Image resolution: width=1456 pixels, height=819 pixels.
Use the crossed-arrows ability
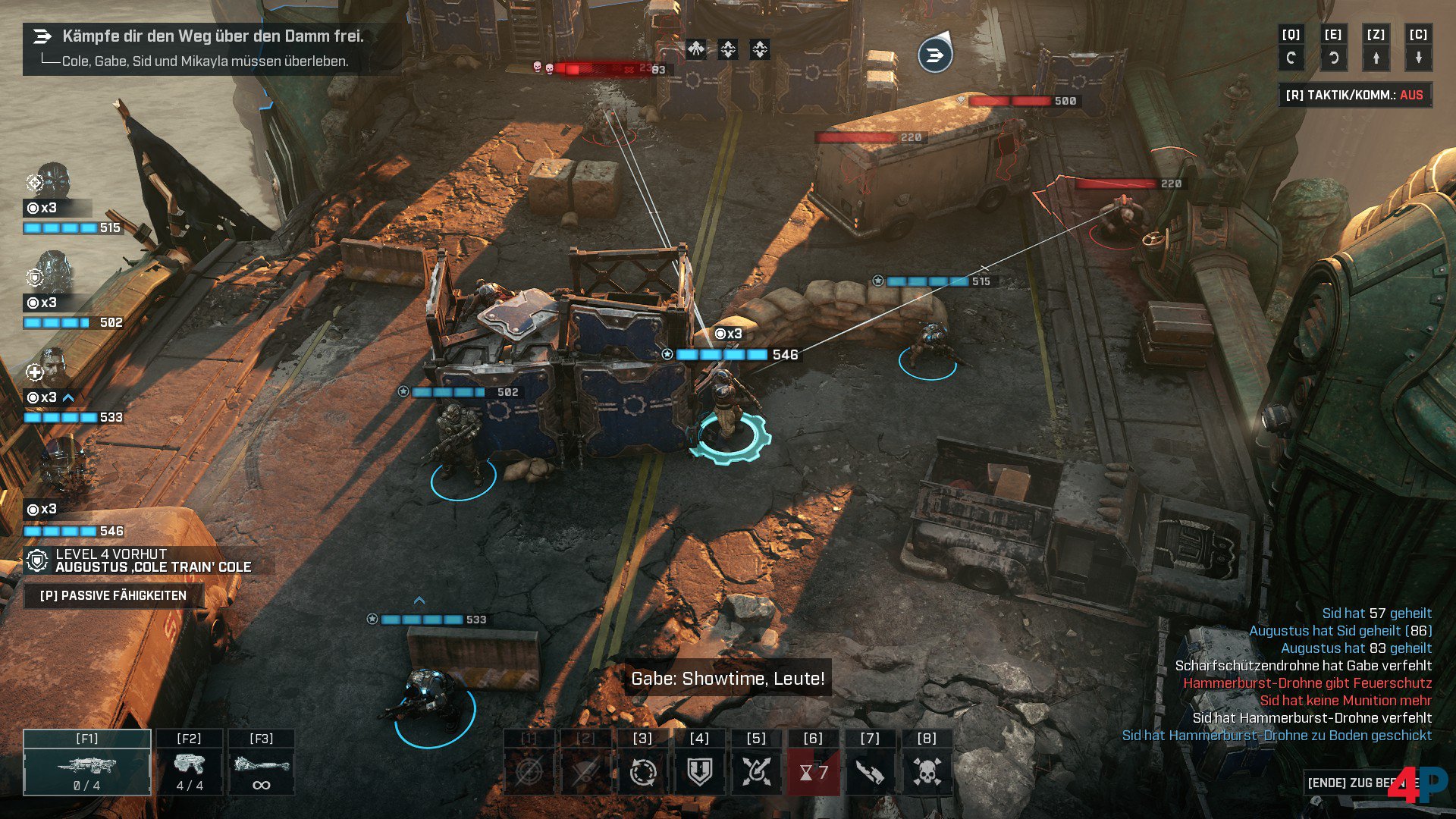click(x=756, y=772)
